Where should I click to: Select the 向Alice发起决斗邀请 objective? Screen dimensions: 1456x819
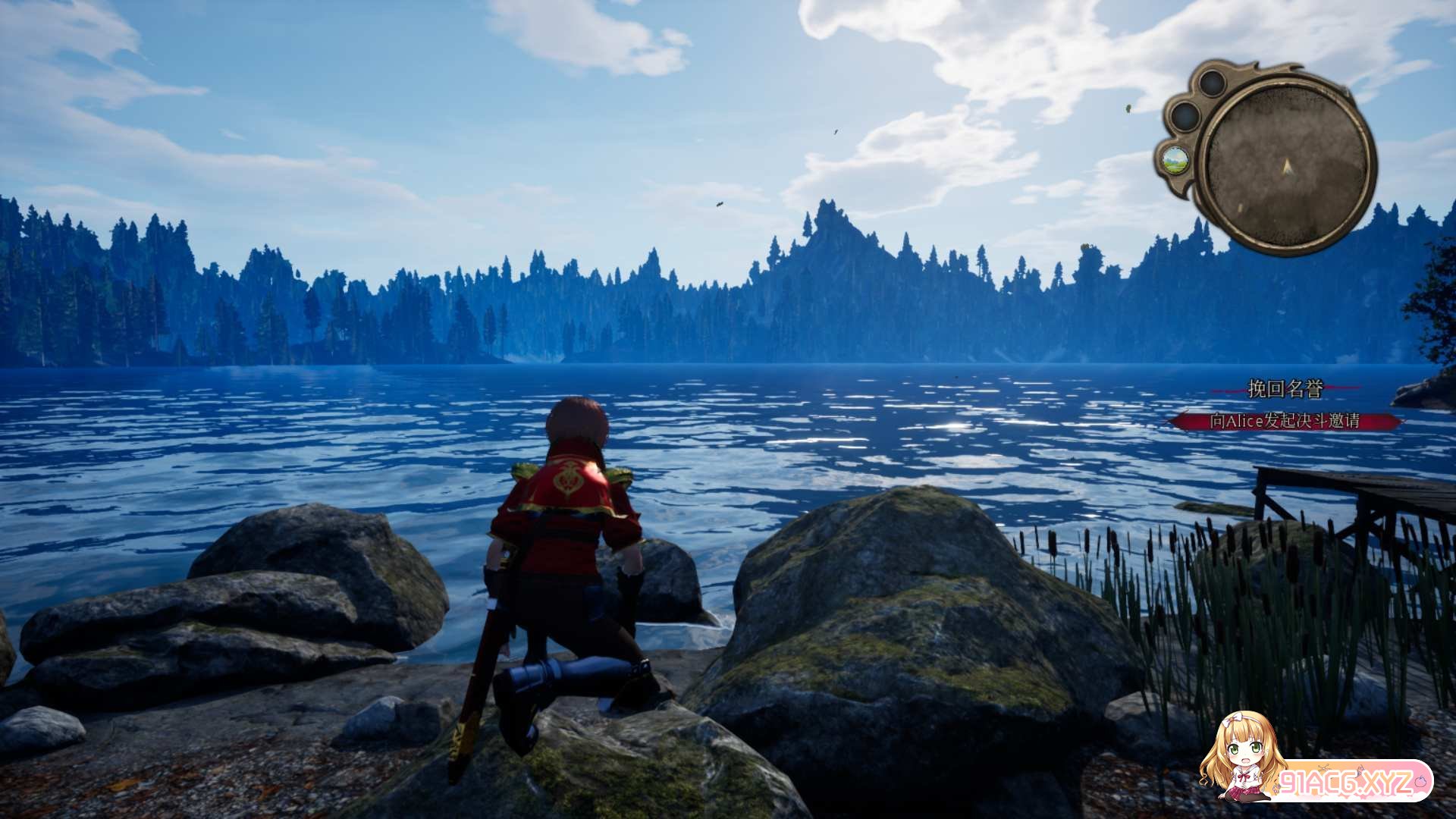[1285, 421]
